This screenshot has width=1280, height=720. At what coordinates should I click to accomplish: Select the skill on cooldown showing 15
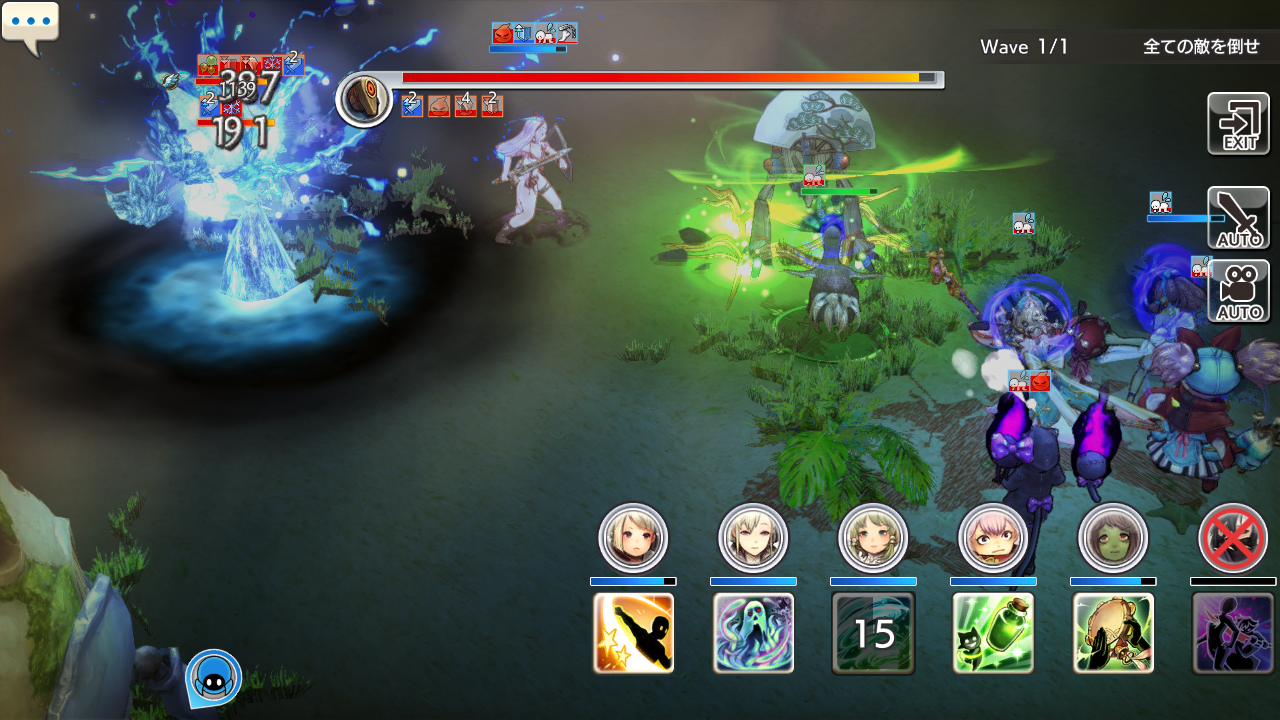pos(873,633)
